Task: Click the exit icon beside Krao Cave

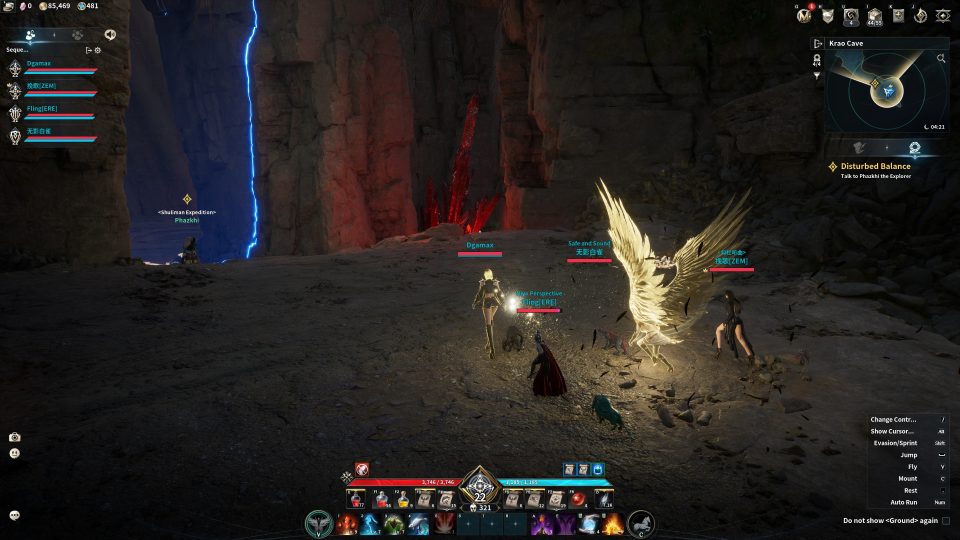Action: click(x=818, y=44)
